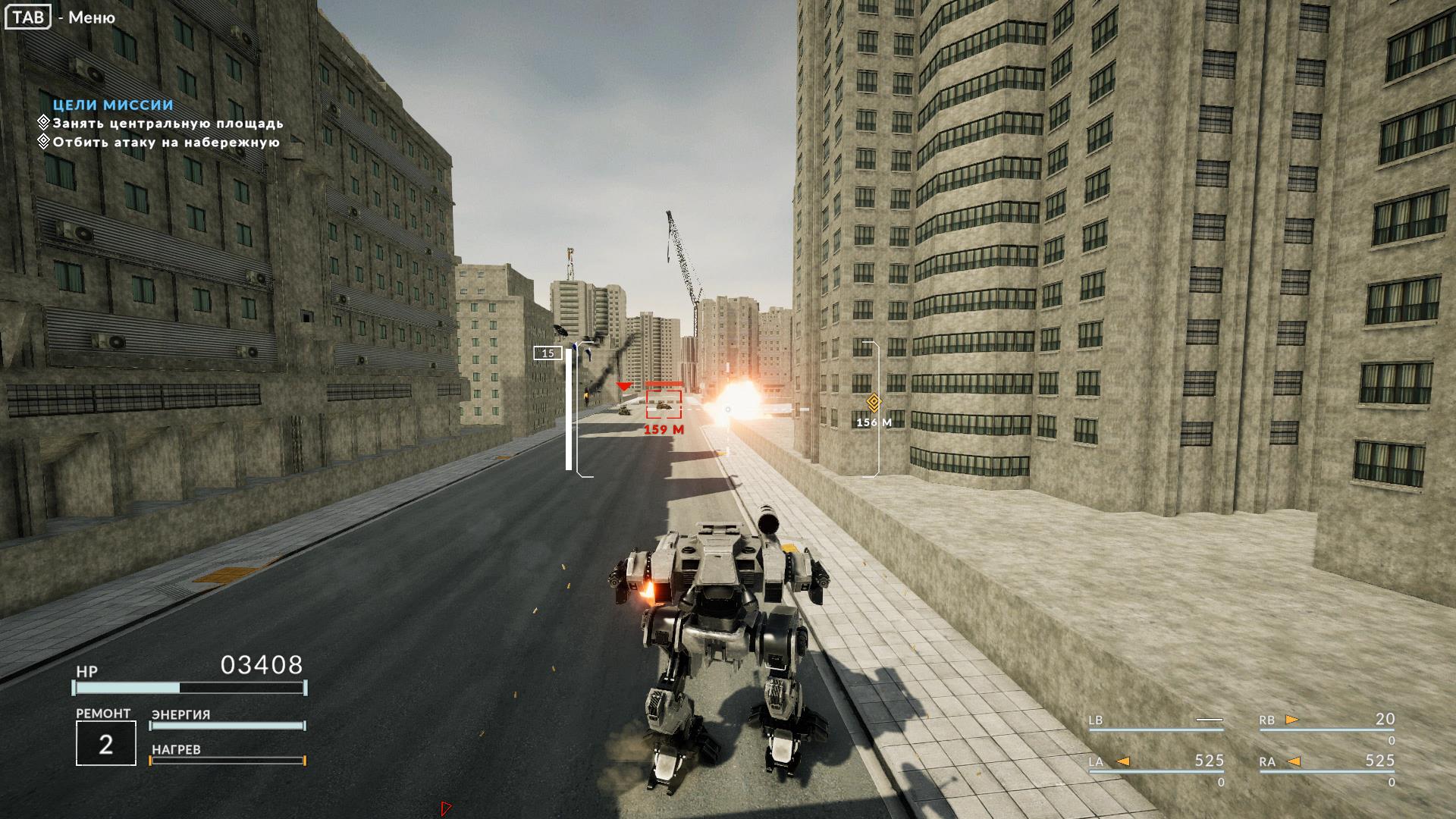Click the diamond icon before Занять центральную площадь
Viewport: 1456px width, 819px height.
click(43, 121)
